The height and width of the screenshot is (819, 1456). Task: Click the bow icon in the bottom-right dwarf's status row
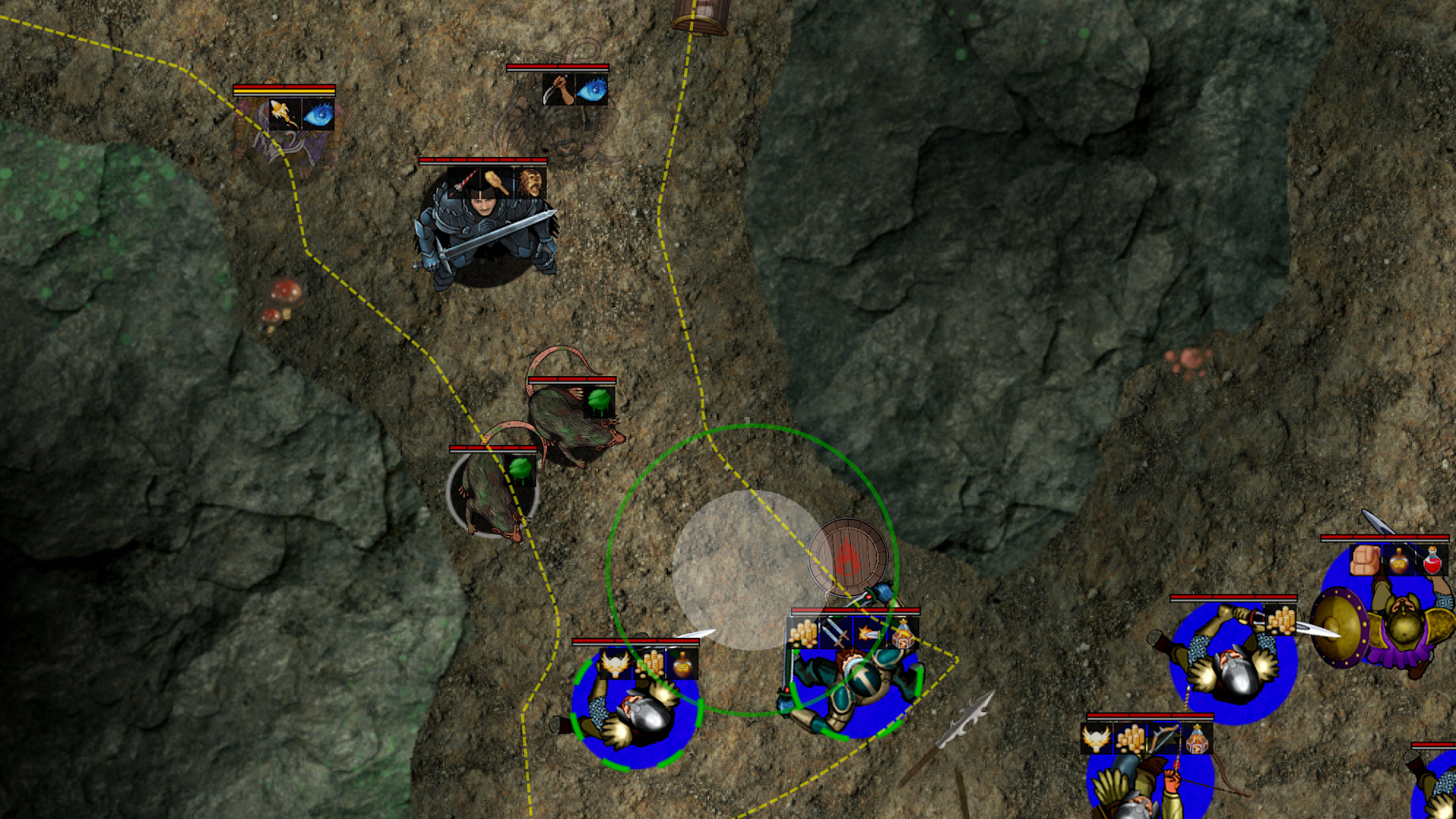click(1162, 738)
